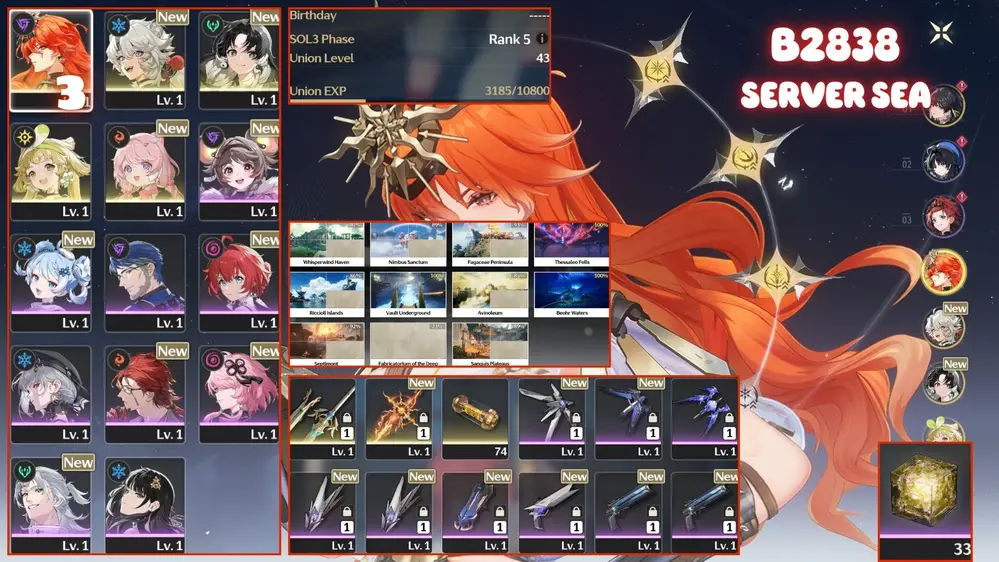This screenshot has width=999, height=562.
Task: Open the Whisperwind Haven region tile
Action: tap(327, 245)
